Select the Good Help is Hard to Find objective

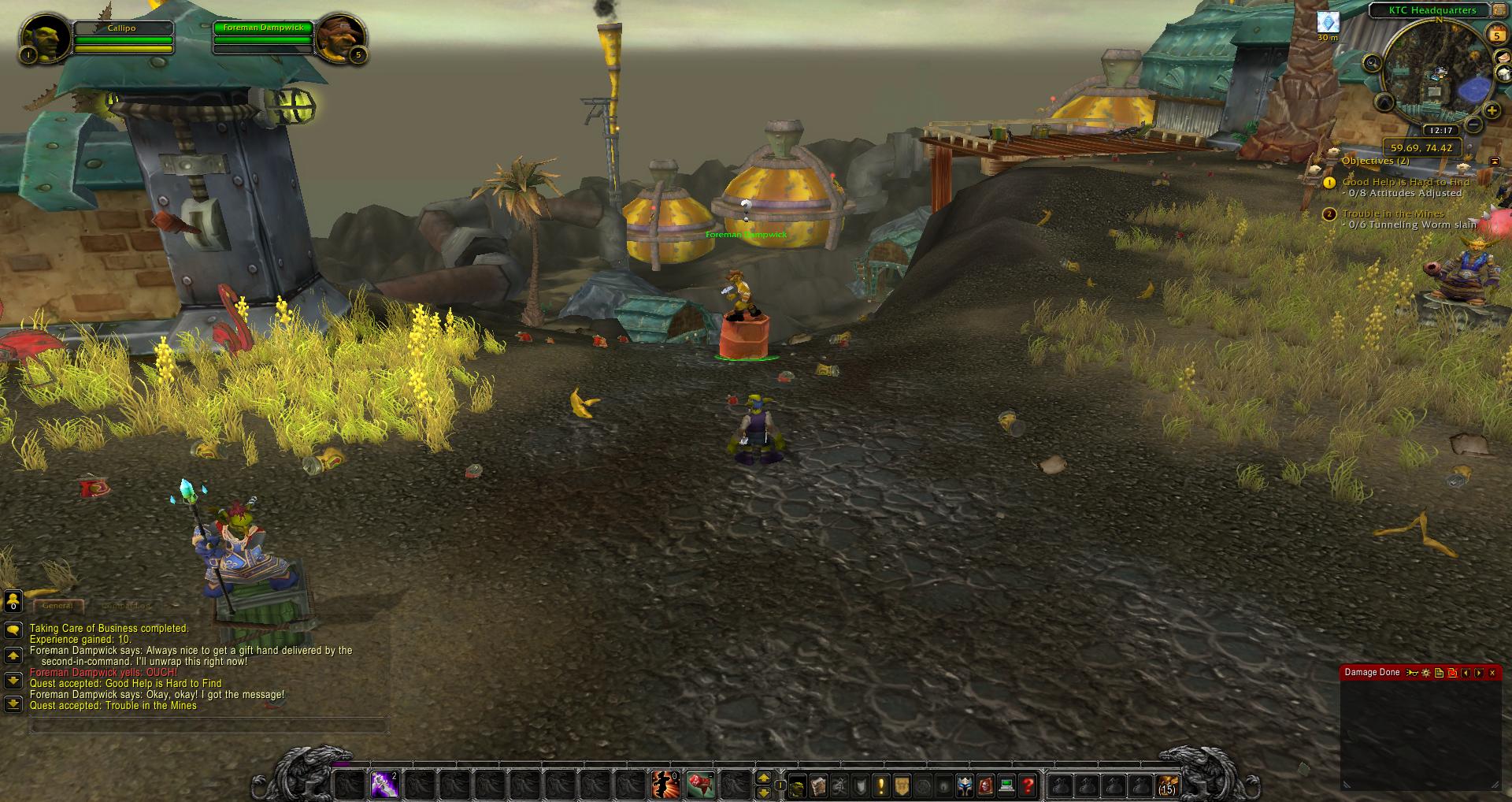(1406, 182)
